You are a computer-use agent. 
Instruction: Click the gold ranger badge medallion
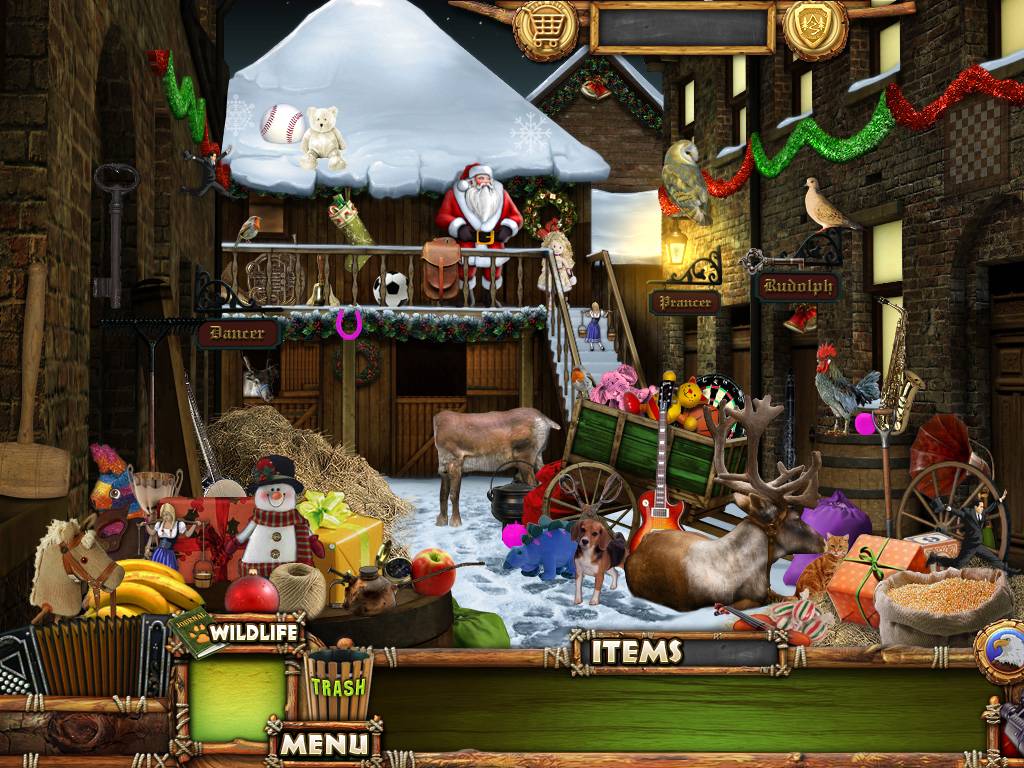click(815, 27)
